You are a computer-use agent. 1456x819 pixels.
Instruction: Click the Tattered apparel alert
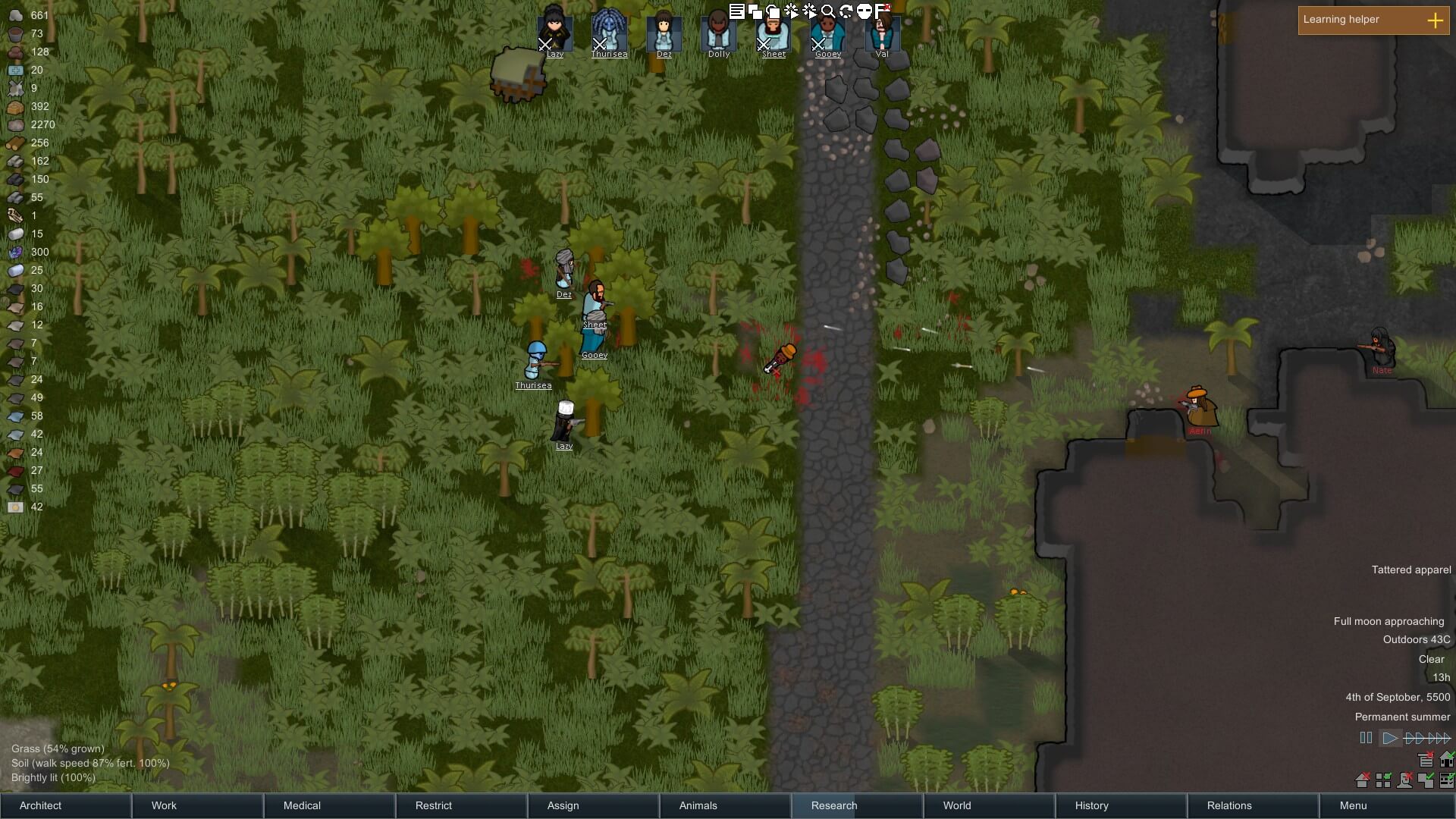click(1410, 570)
